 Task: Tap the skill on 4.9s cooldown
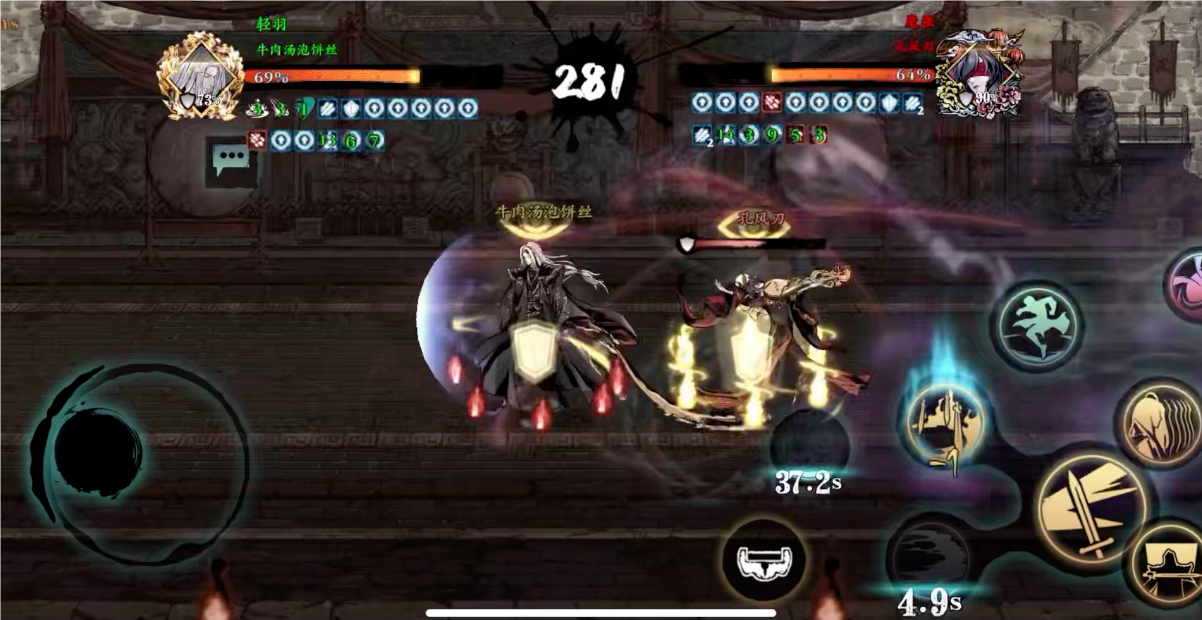[x=929, y=558]
